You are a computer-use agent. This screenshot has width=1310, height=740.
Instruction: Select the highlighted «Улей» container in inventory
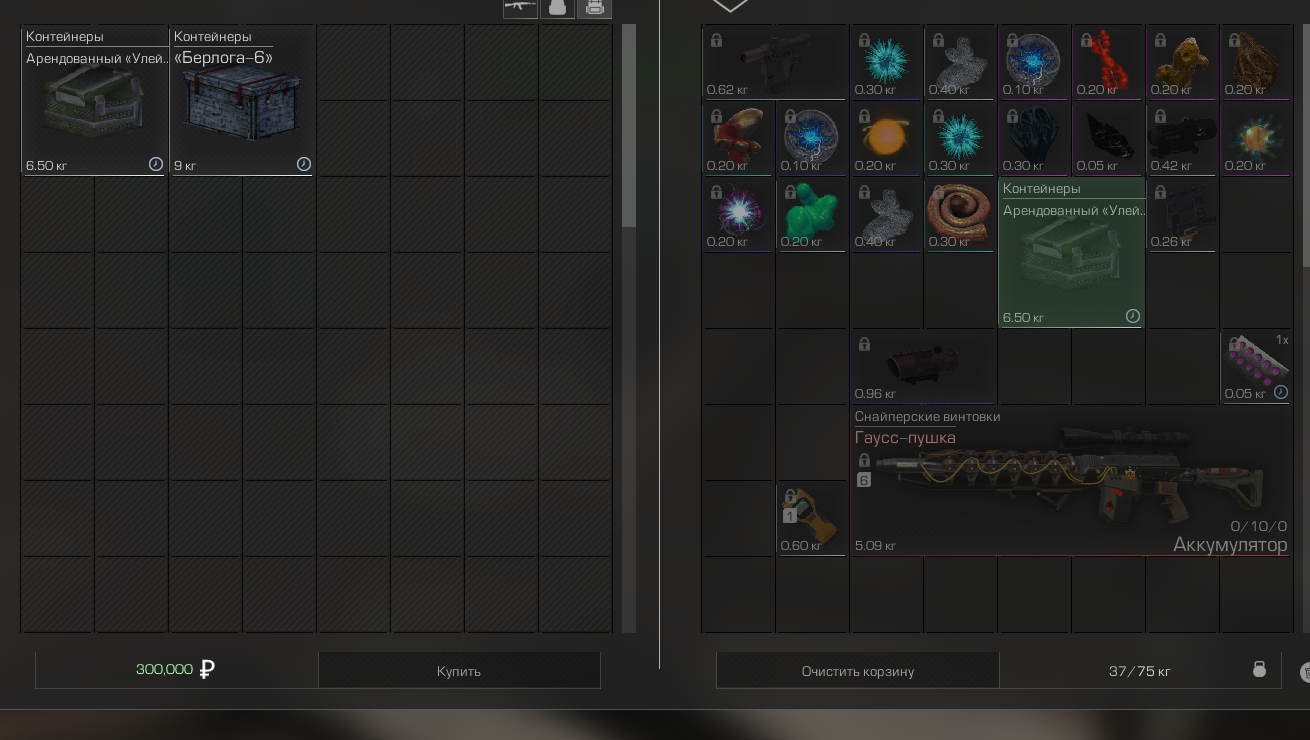click(x=1071, y=253)
